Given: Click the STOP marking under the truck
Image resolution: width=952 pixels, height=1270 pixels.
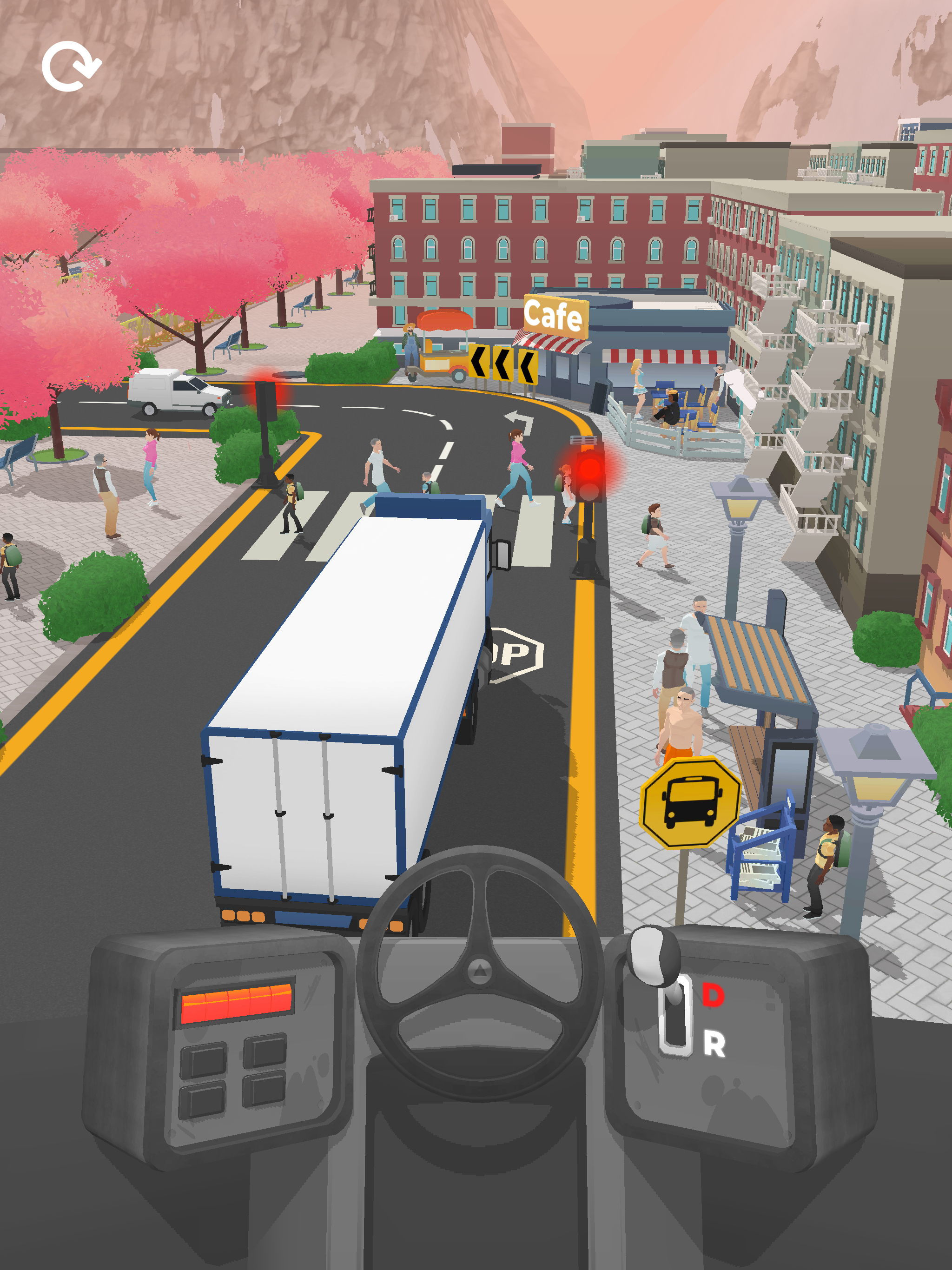Looking at the screenshot, I should point(514,652).
